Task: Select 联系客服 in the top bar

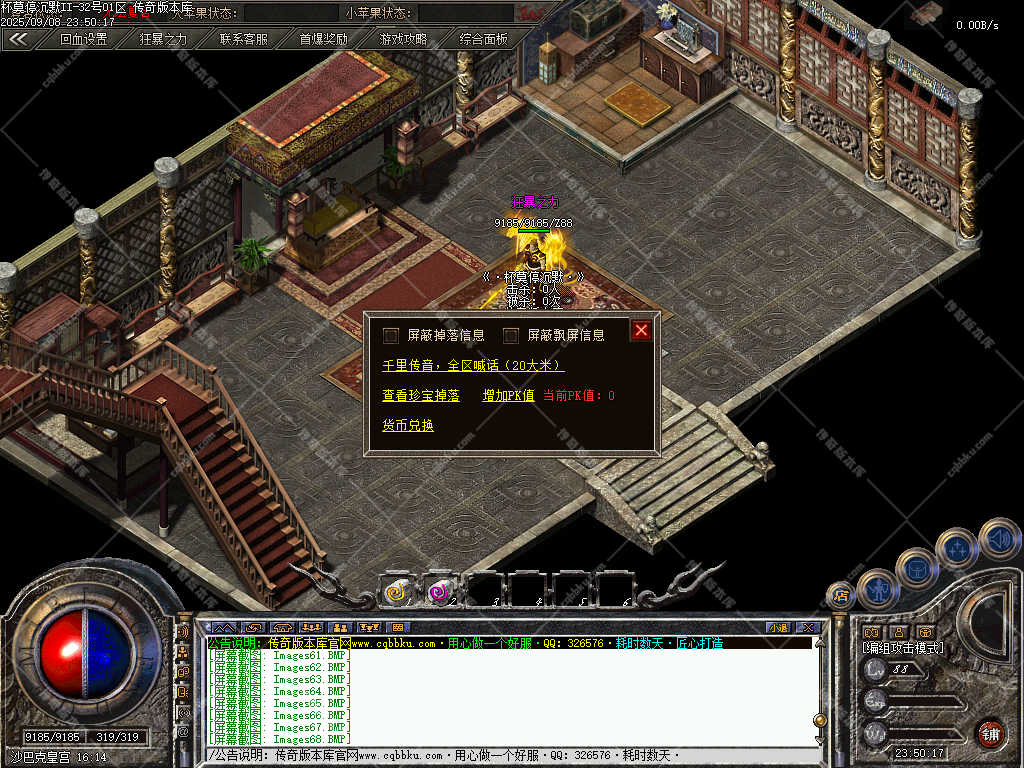Action: [x=244, y=39]
